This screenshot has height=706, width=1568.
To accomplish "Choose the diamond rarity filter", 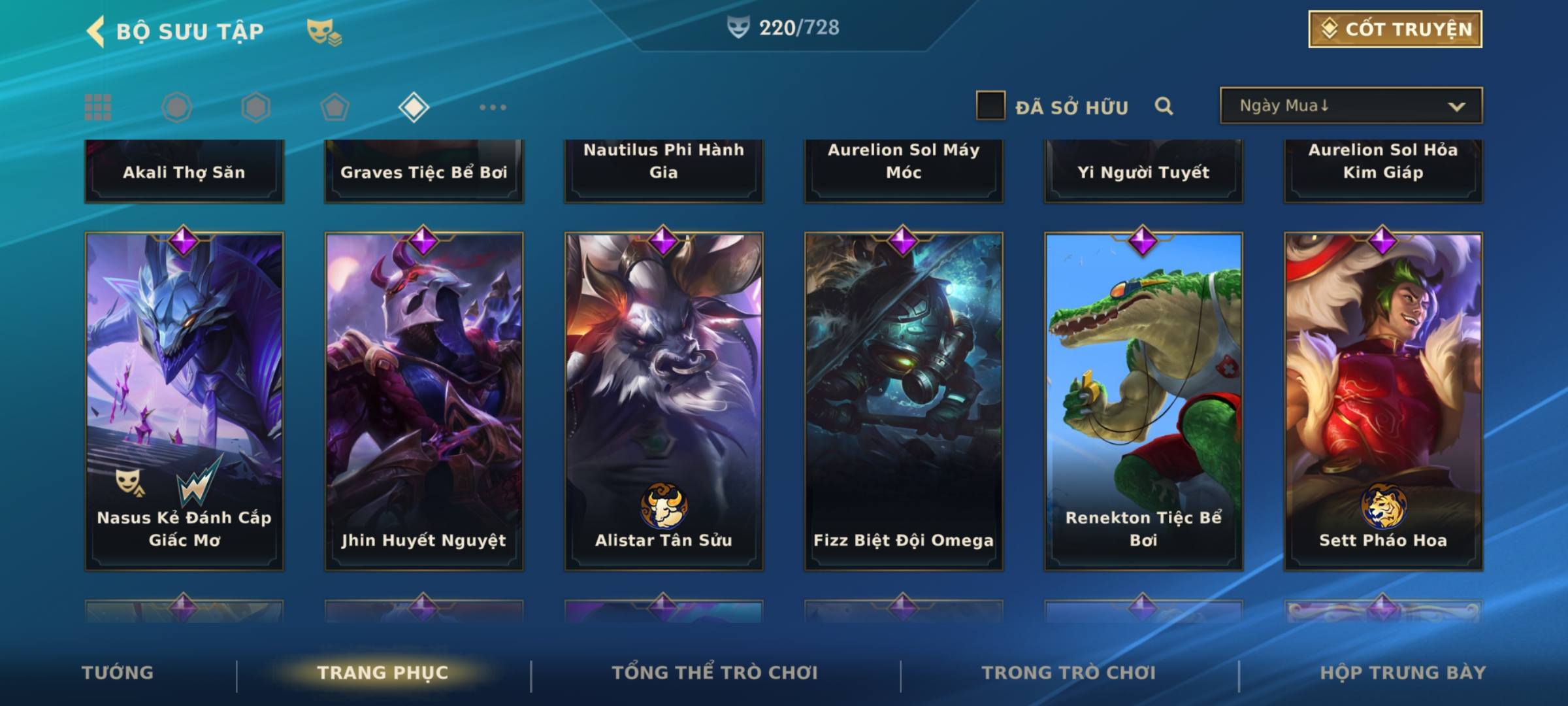I will [414, 107].
